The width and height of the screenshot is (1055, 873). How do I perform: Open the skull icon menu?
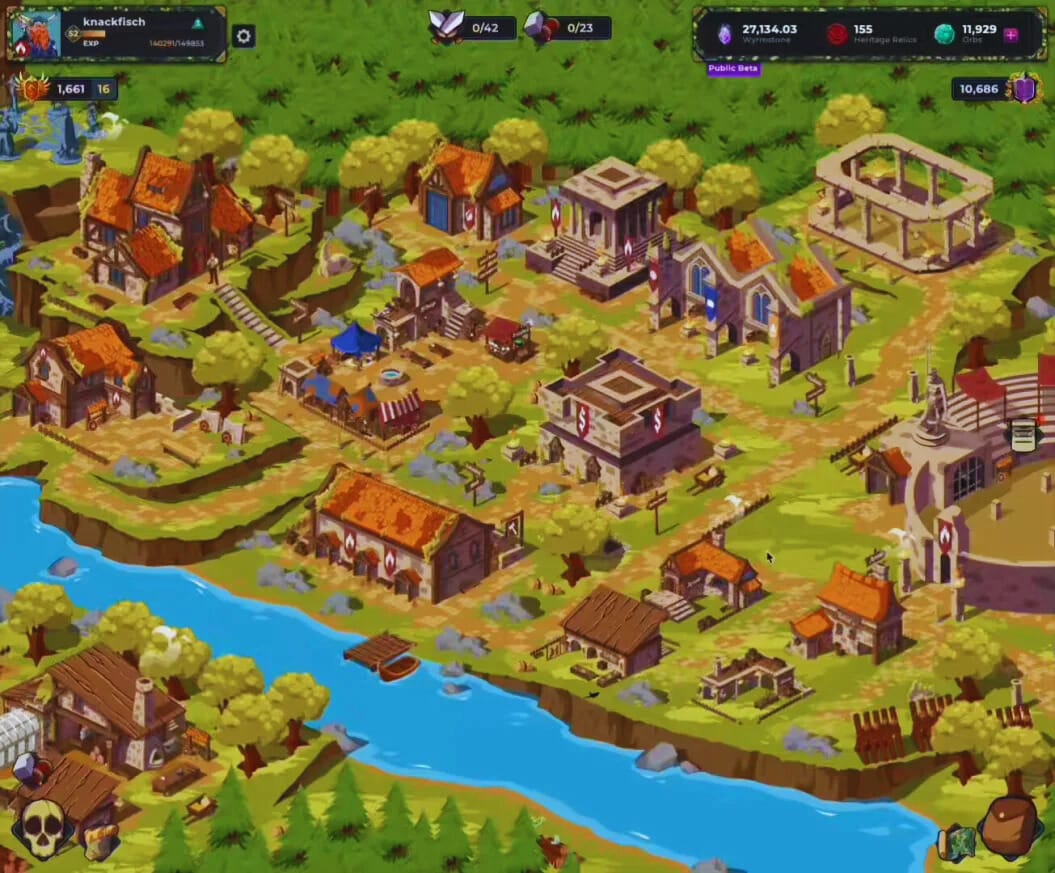pyautogui.click(x=42, y=828)
